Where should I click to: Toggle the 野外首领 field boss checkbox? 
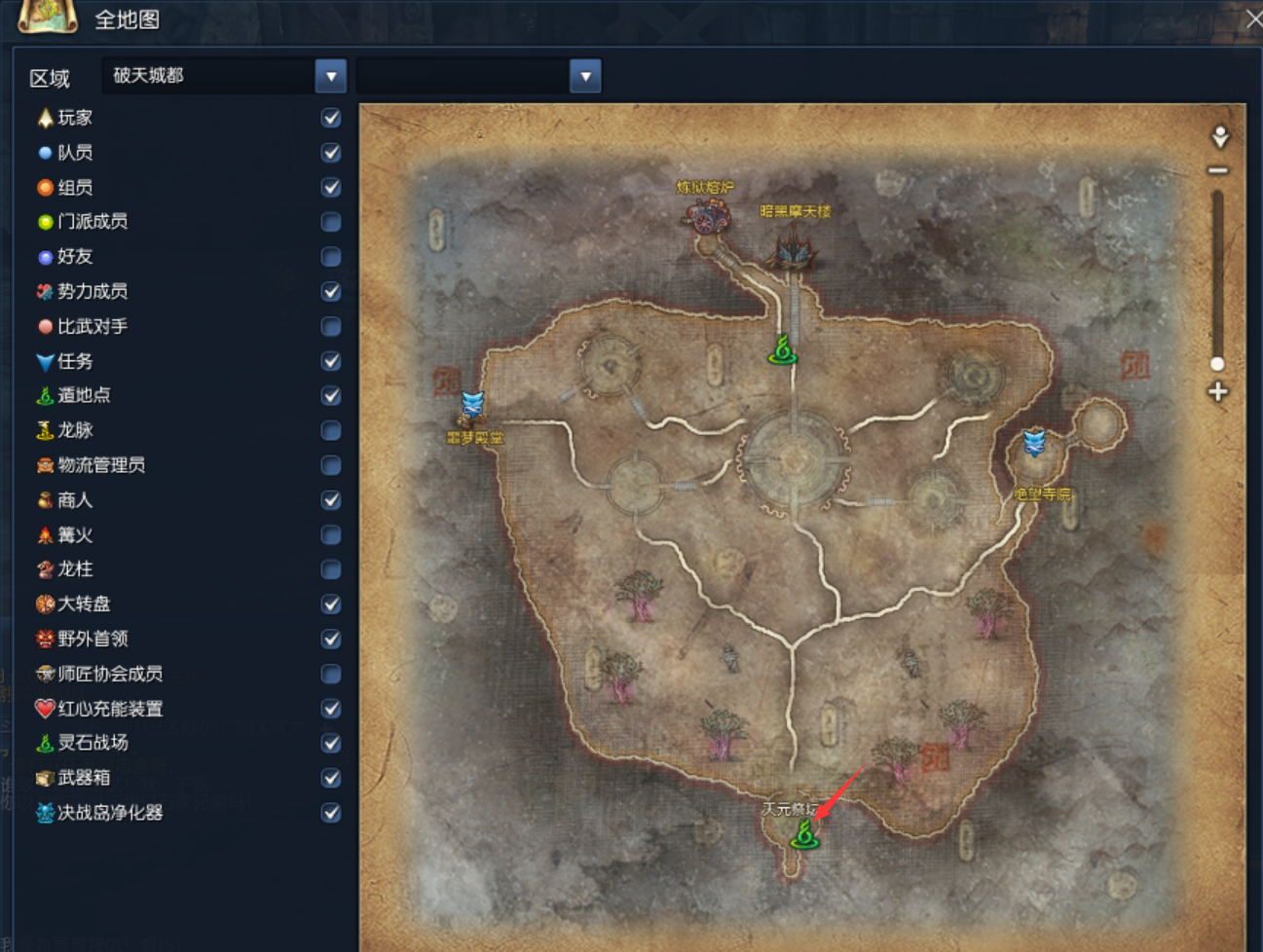pyautogui.click(x=331, y=640)
